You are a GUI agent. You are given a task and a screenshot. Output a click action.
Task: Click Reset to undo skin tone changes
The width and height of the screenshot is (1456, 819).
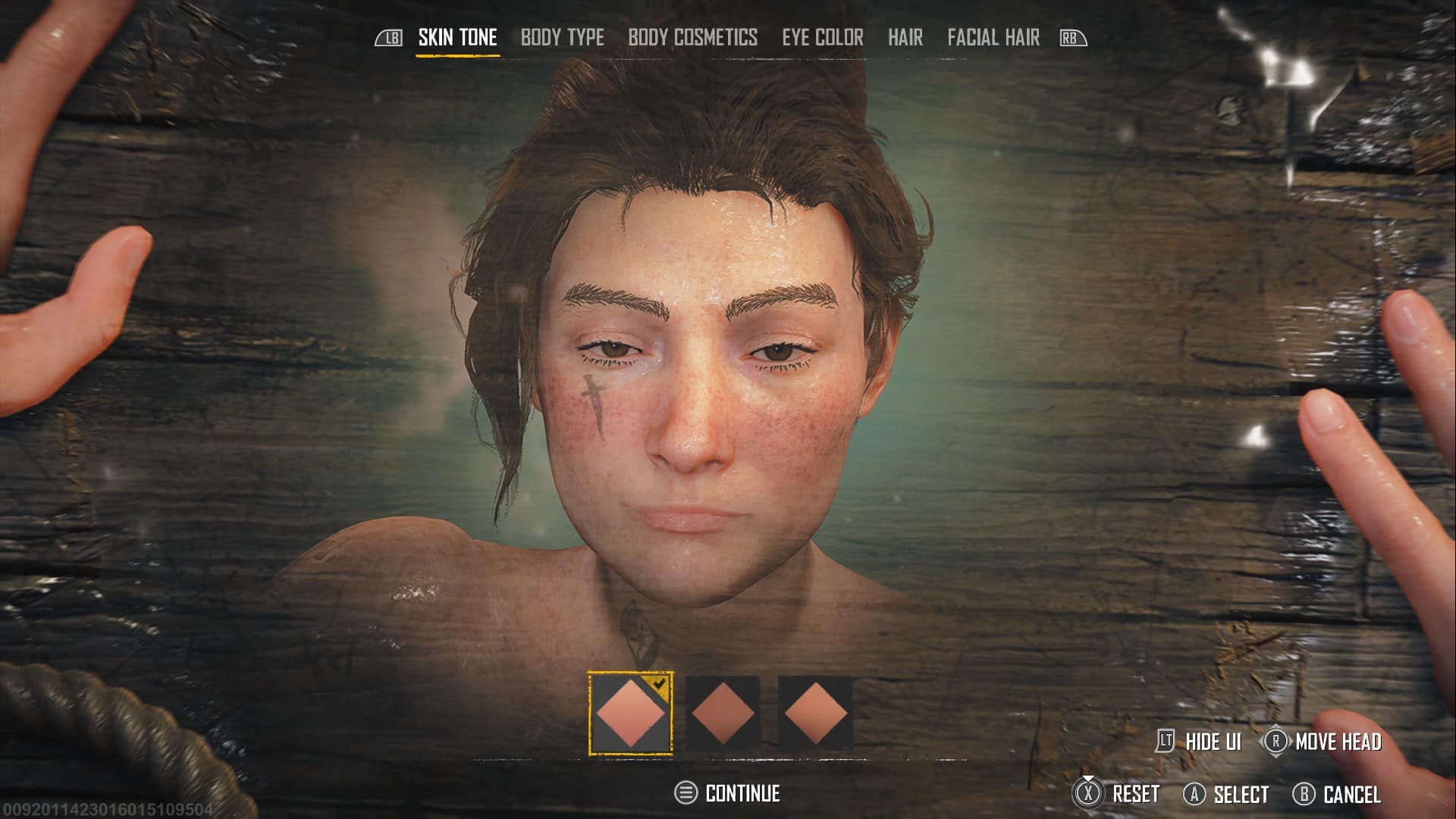click(x=1136, y=795)
